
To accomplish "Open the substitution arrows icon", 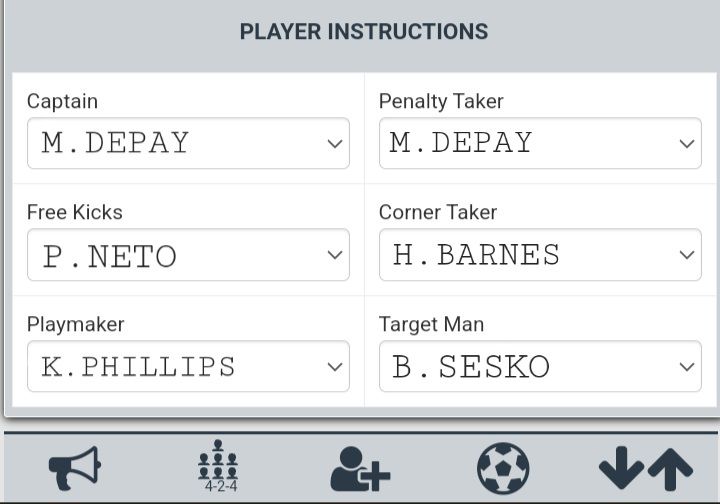I will click(x=645, y=468).
